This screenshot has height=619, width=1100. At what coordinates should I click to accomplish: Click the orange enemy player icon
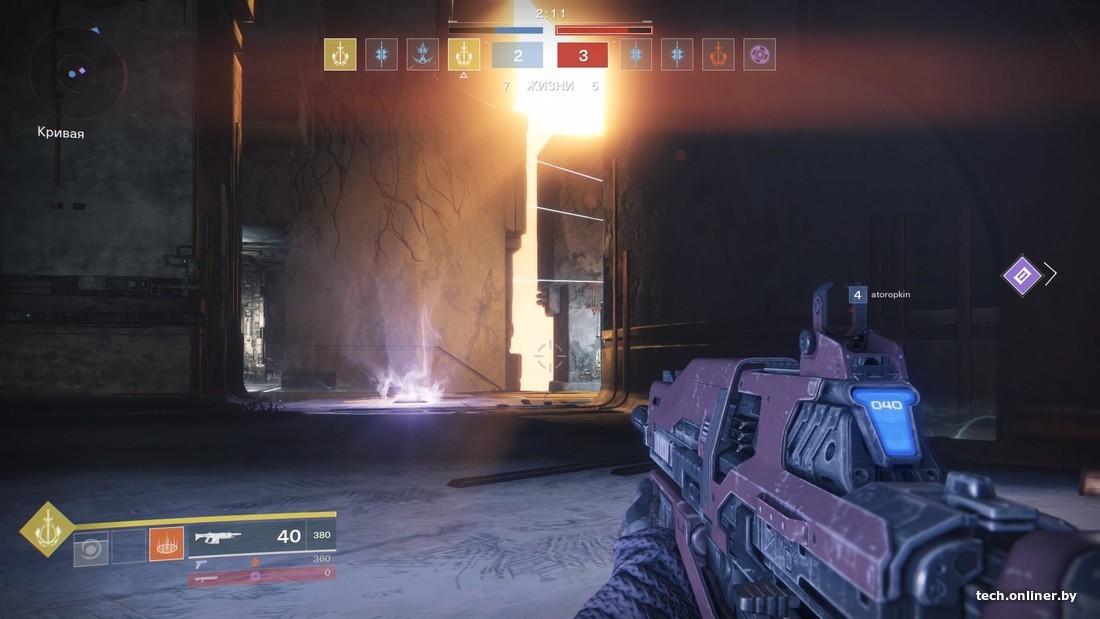click(x=718, y=54)
